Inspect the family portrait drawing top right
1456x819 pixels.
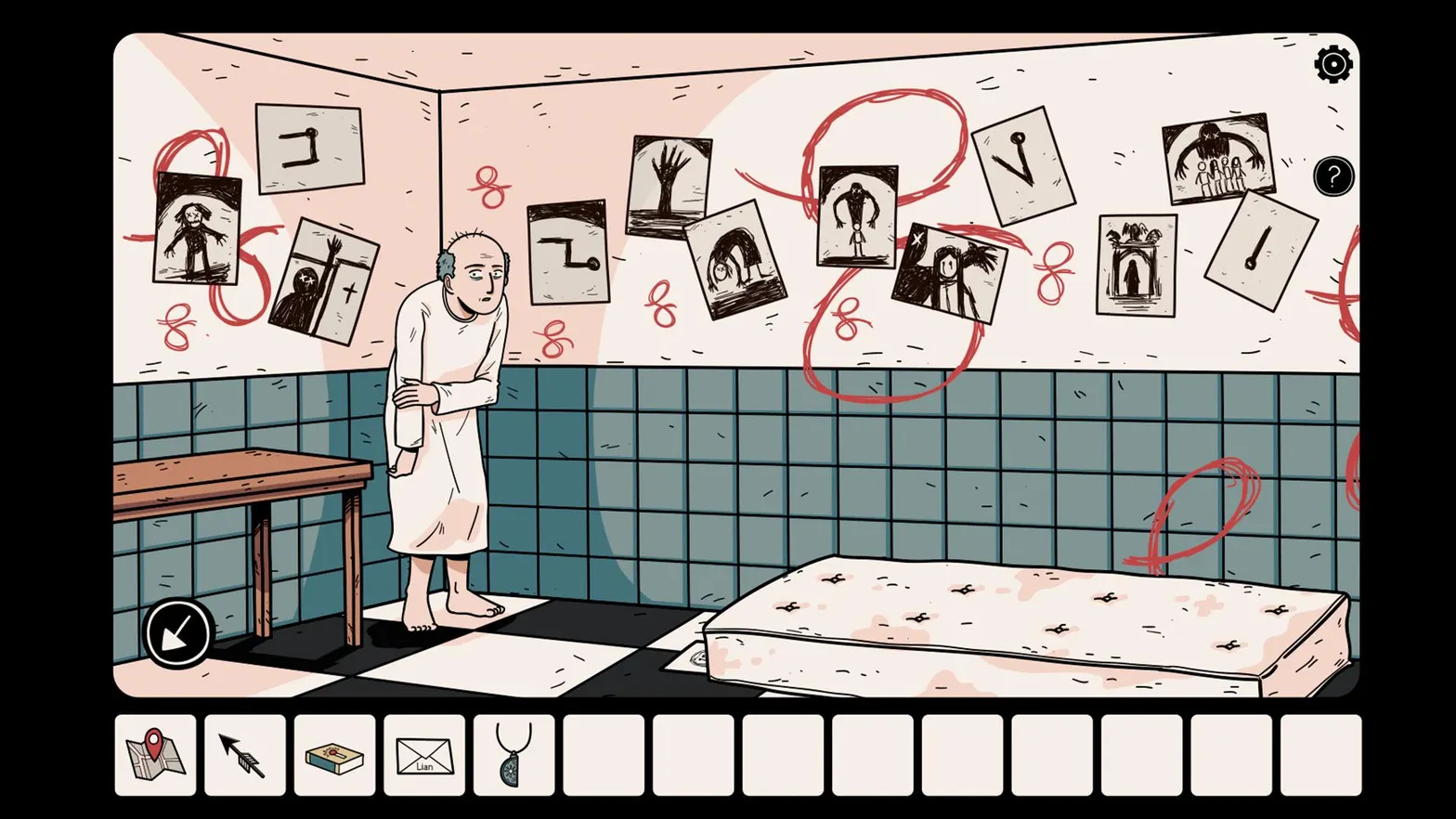click(1217, 158)
